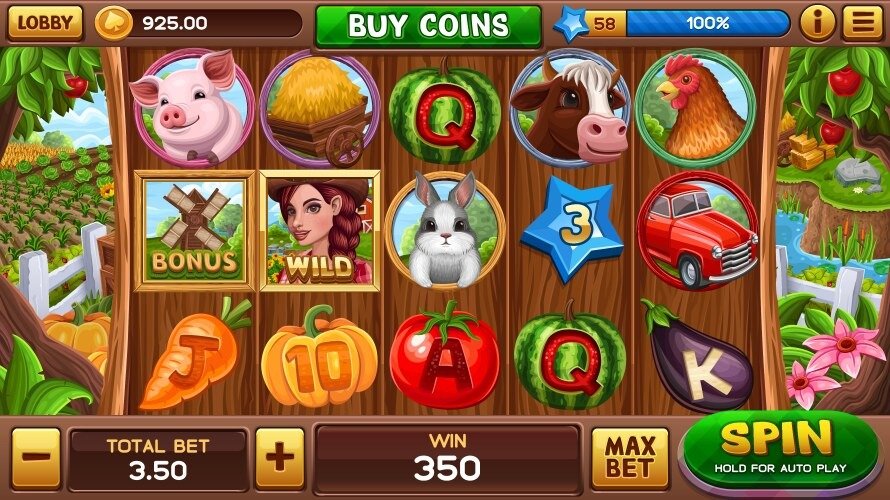Open the Buy Coins shop
Viewport: 890px width, 500px height.
coord(428,26)
